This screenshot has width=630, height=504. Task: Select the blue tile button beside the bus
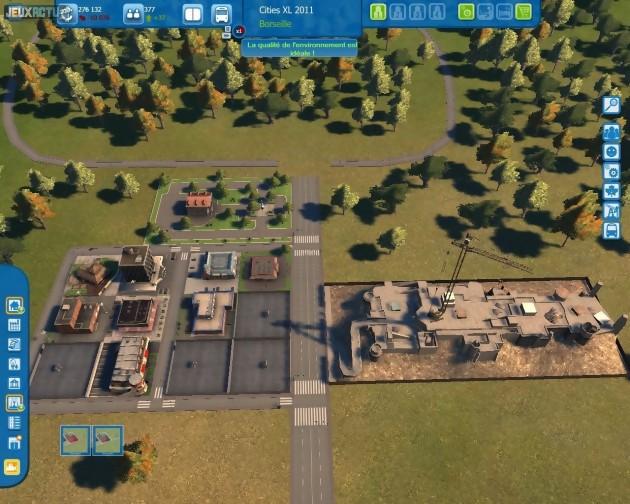coord(194,14)
